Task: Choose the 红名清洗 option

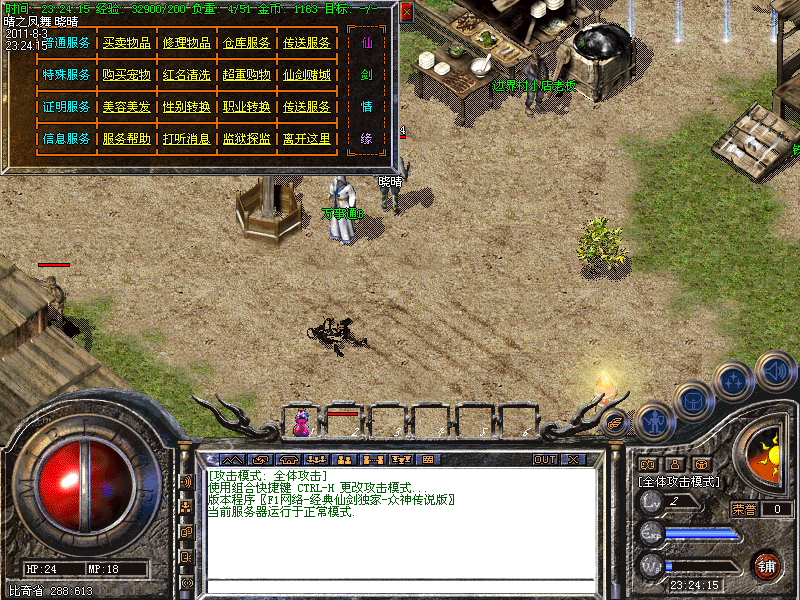Action: point(186,75)
